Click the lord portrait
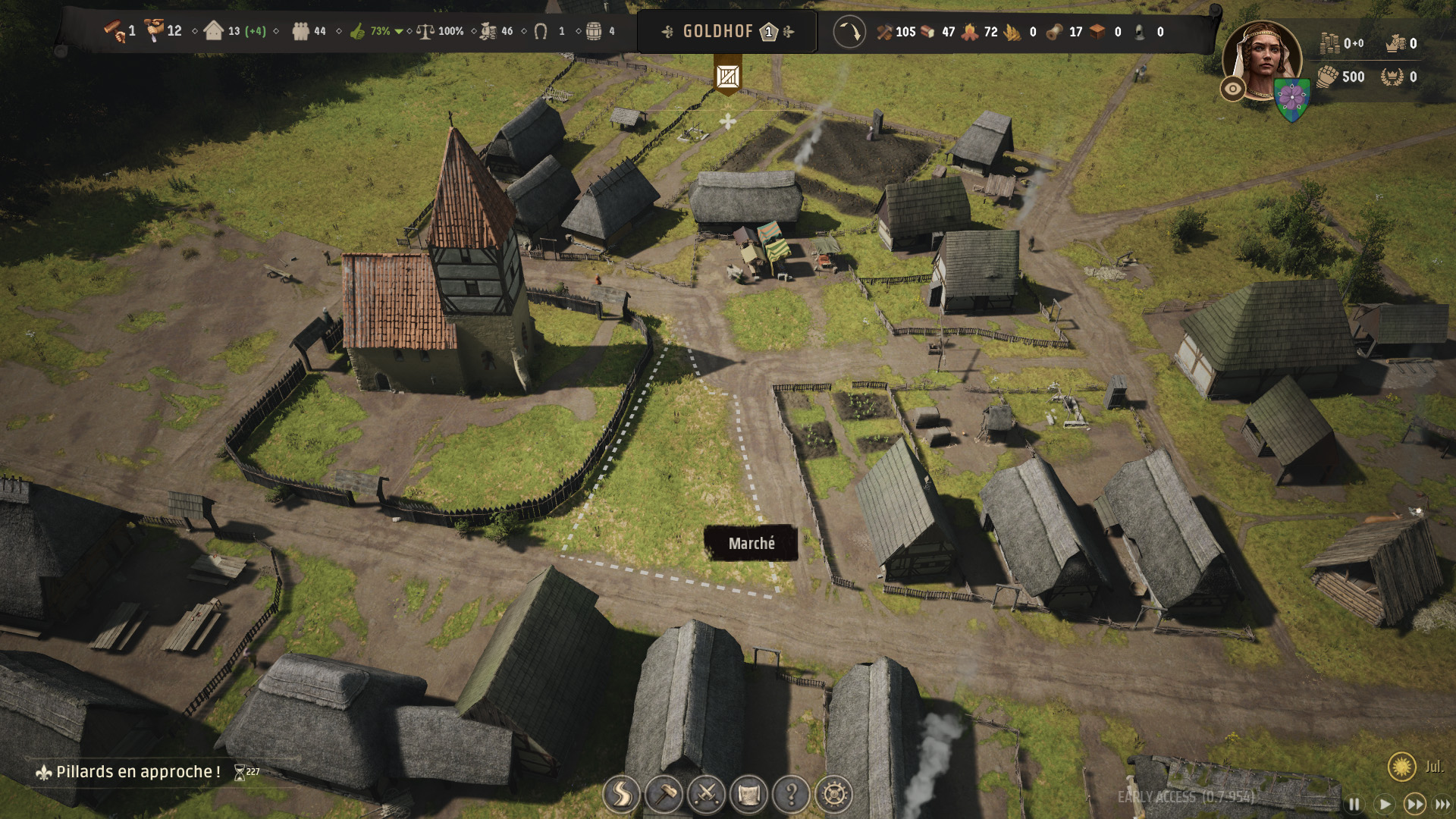The image size is (1456, 819). point(1261,59)
